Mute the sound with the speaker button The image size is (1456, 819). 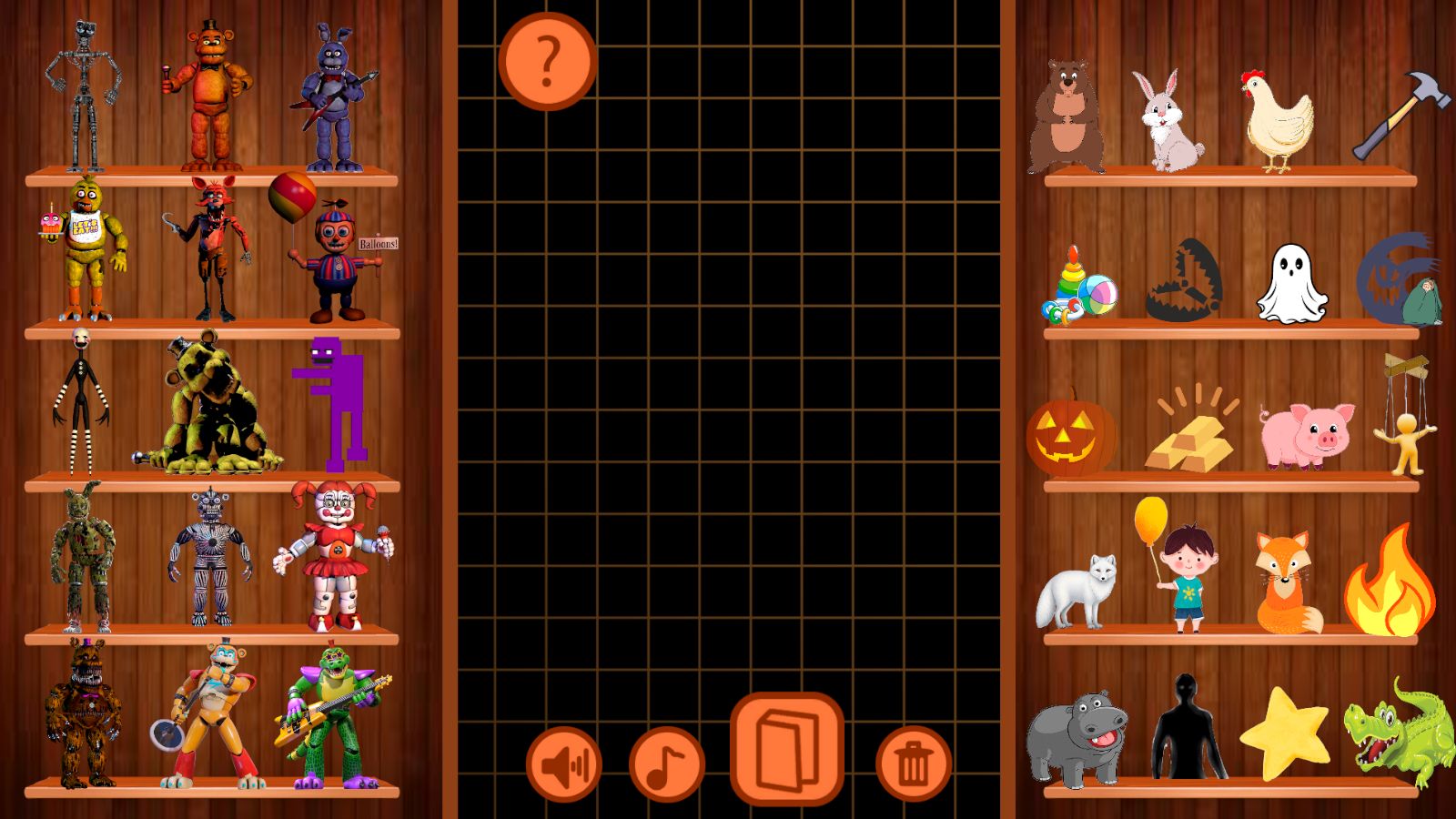(564, 763)
